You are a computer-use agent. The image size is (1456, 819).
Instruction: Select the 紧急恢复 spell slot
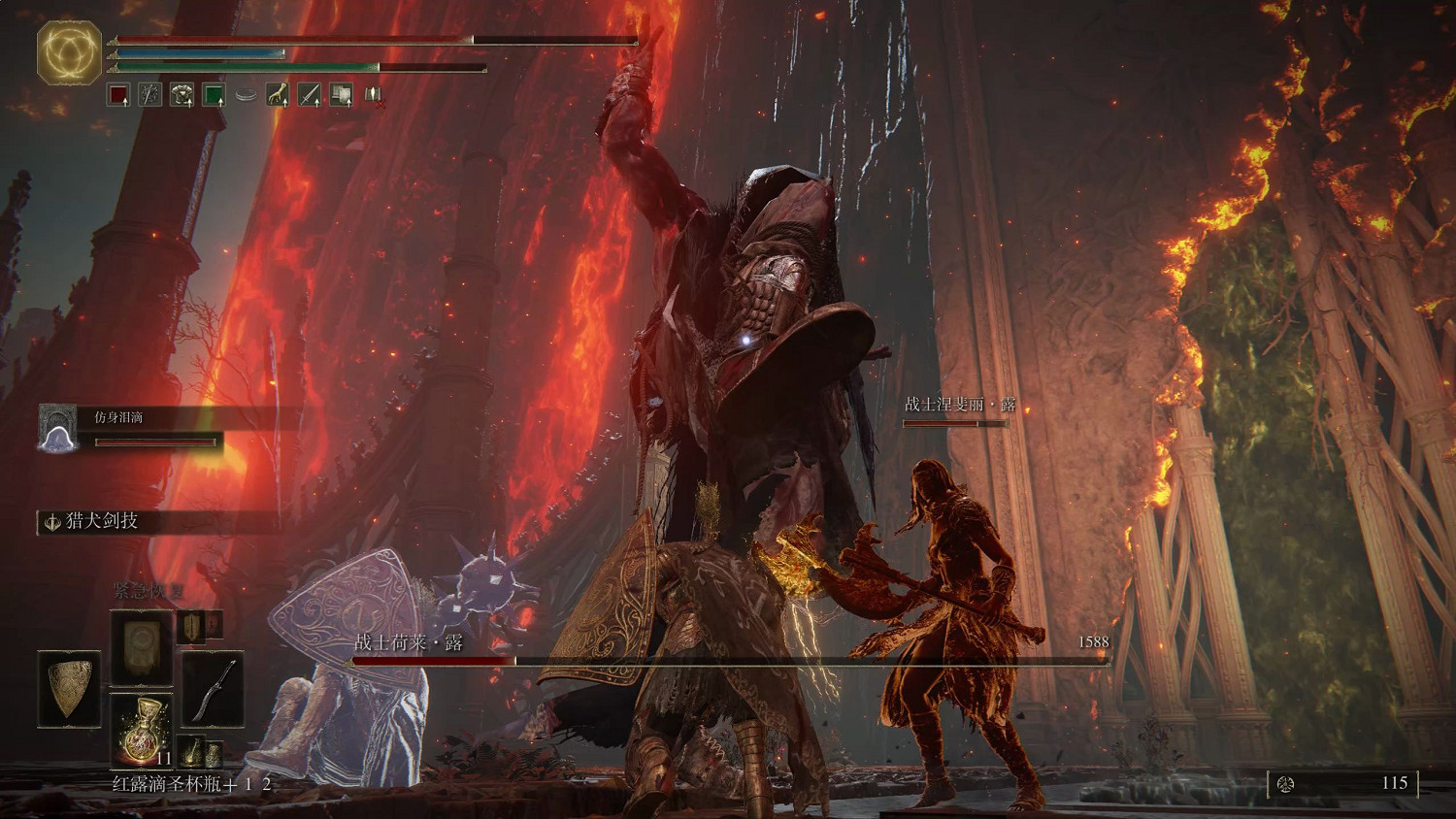(x=142, y=646)
